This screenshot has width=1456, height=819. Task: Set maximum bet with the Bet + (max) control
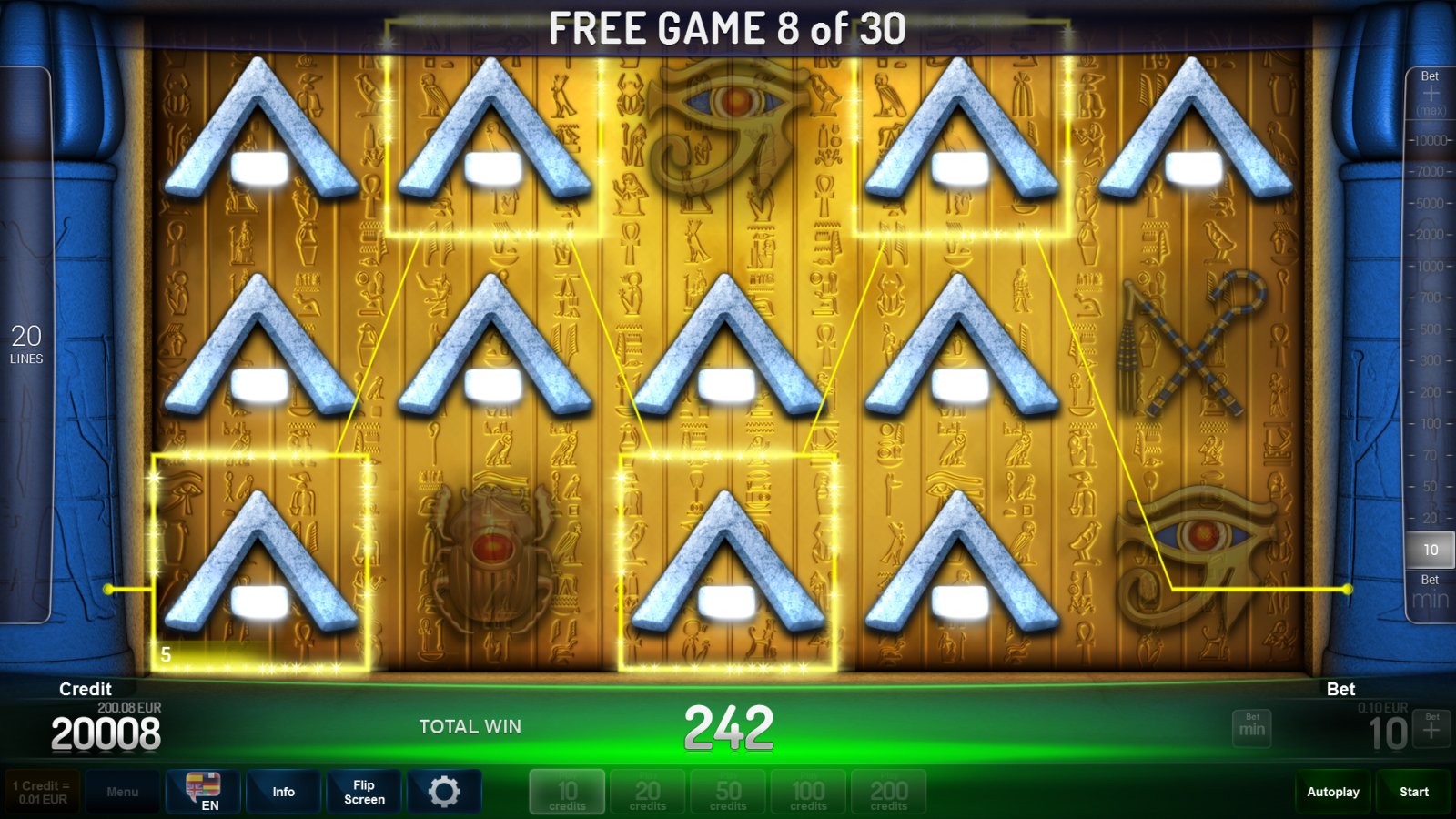[1431, 93]
